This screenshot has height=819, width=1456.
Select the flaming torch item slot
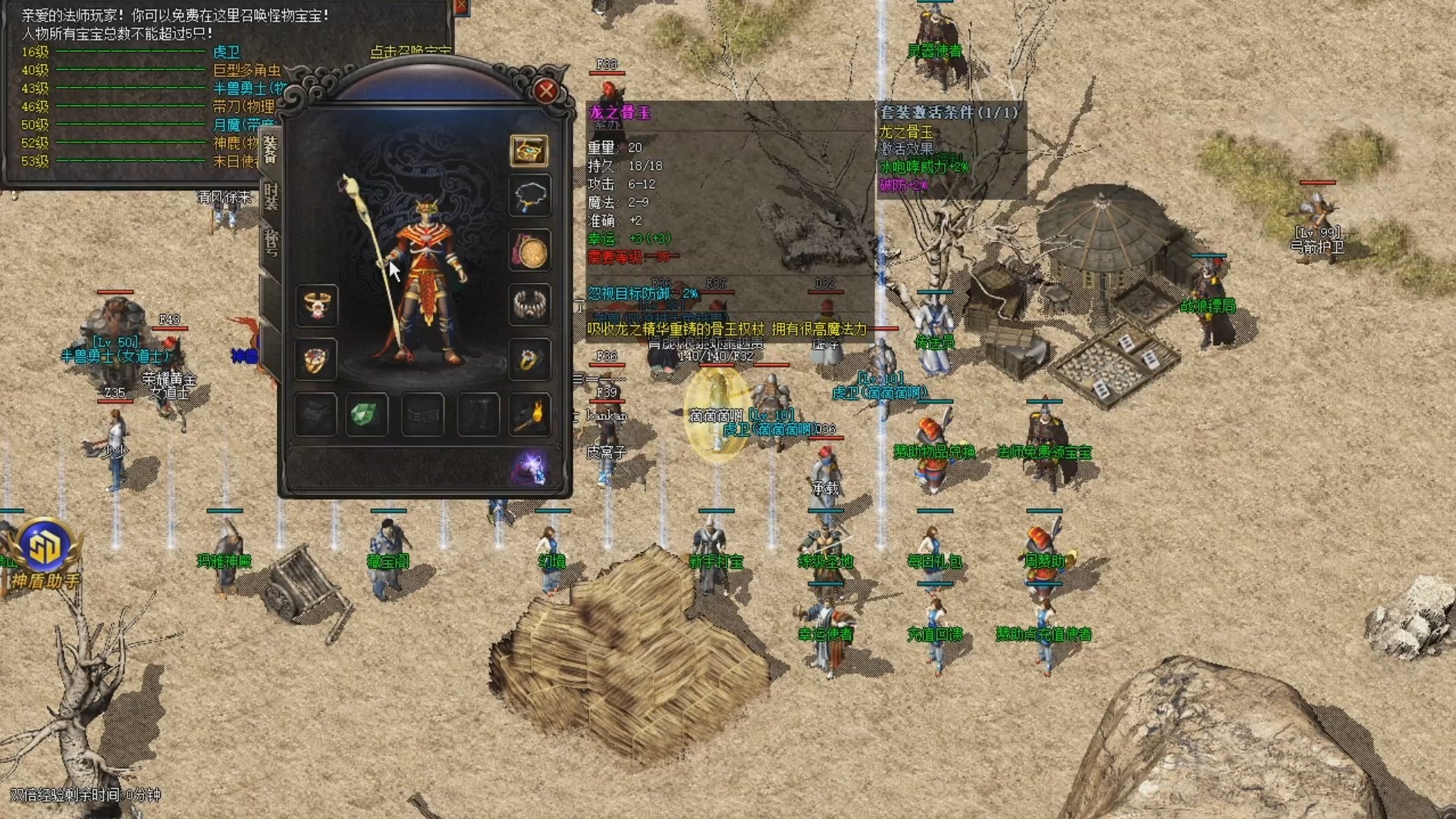click(529, 415)
